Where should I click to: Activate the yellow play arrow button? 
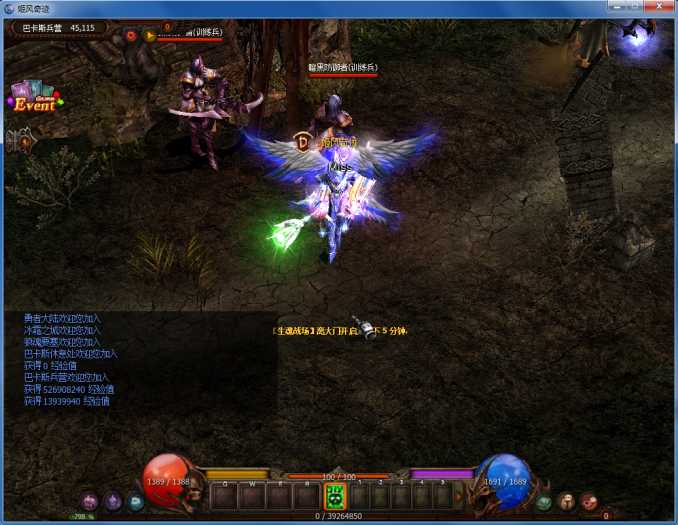pos(150,35)
